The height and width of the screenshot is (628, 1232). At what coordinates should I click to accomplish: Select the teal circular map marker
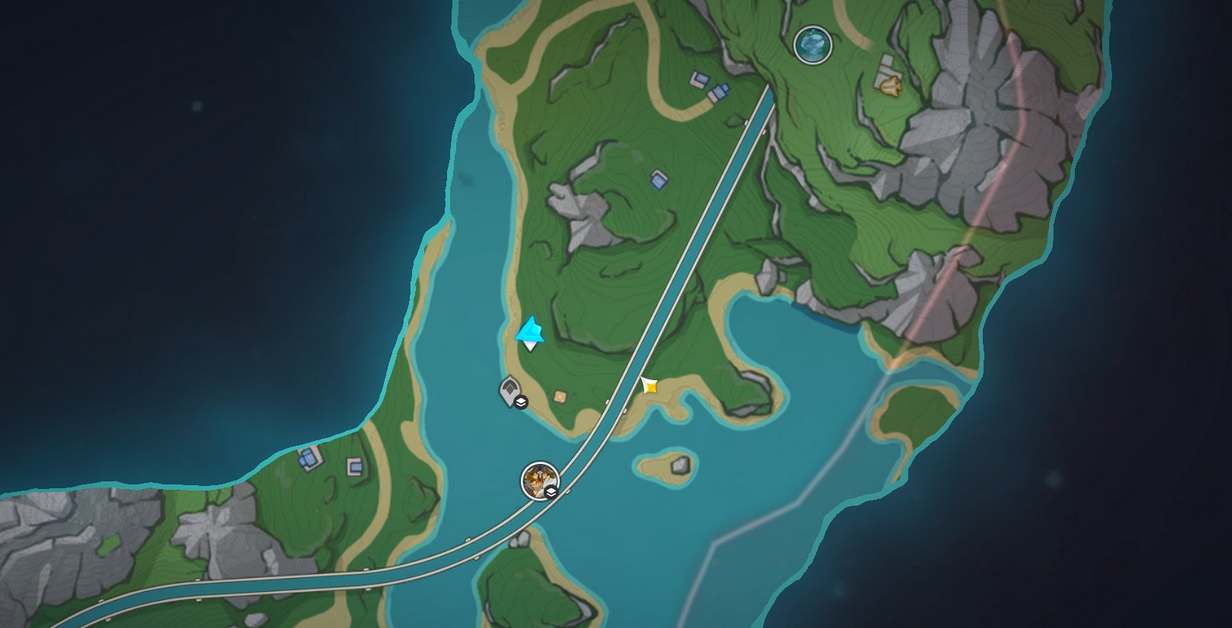click(x=812, y=43)
